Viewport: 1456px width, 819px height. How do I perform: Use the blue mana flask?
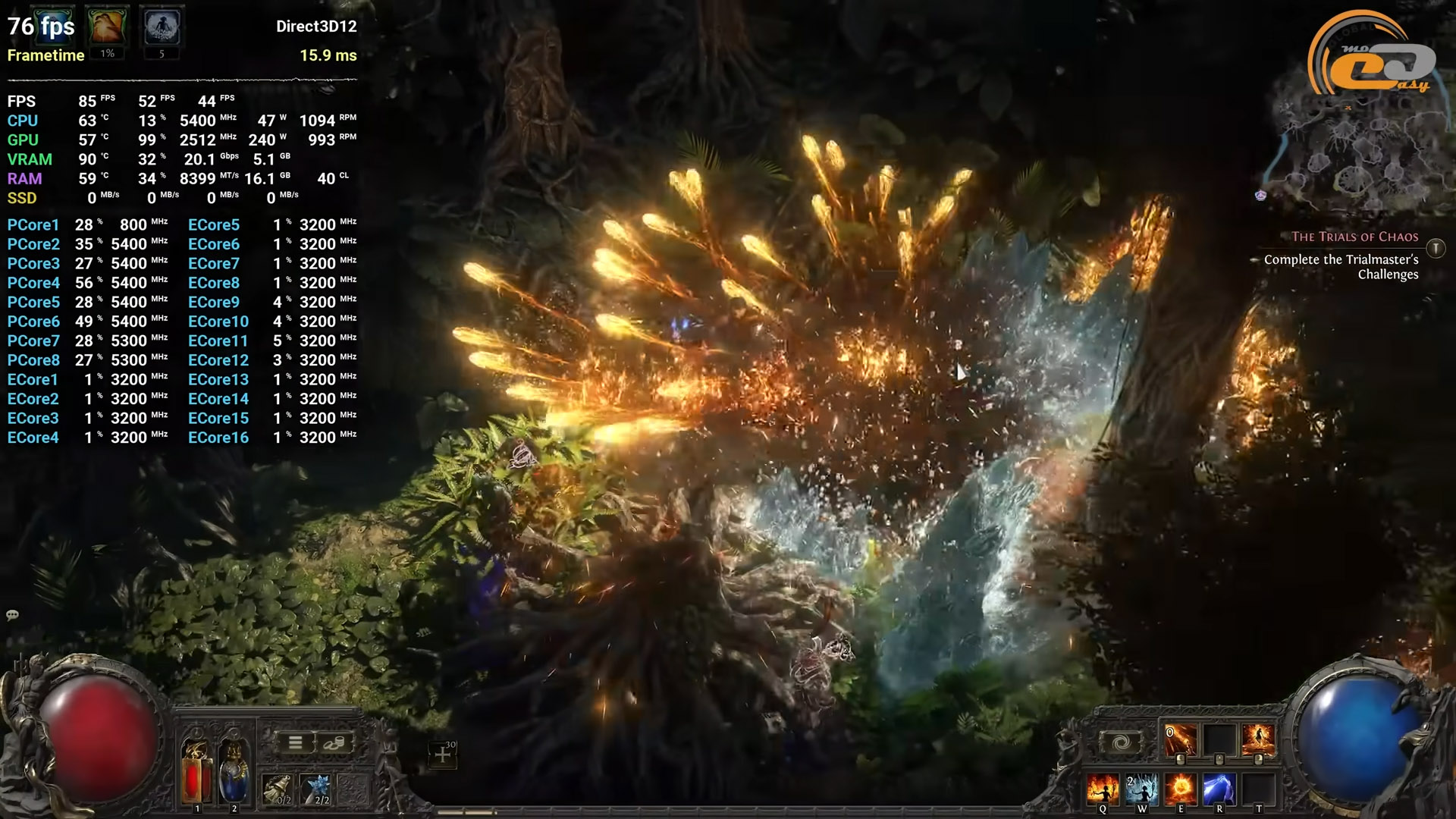click(234, 771)
